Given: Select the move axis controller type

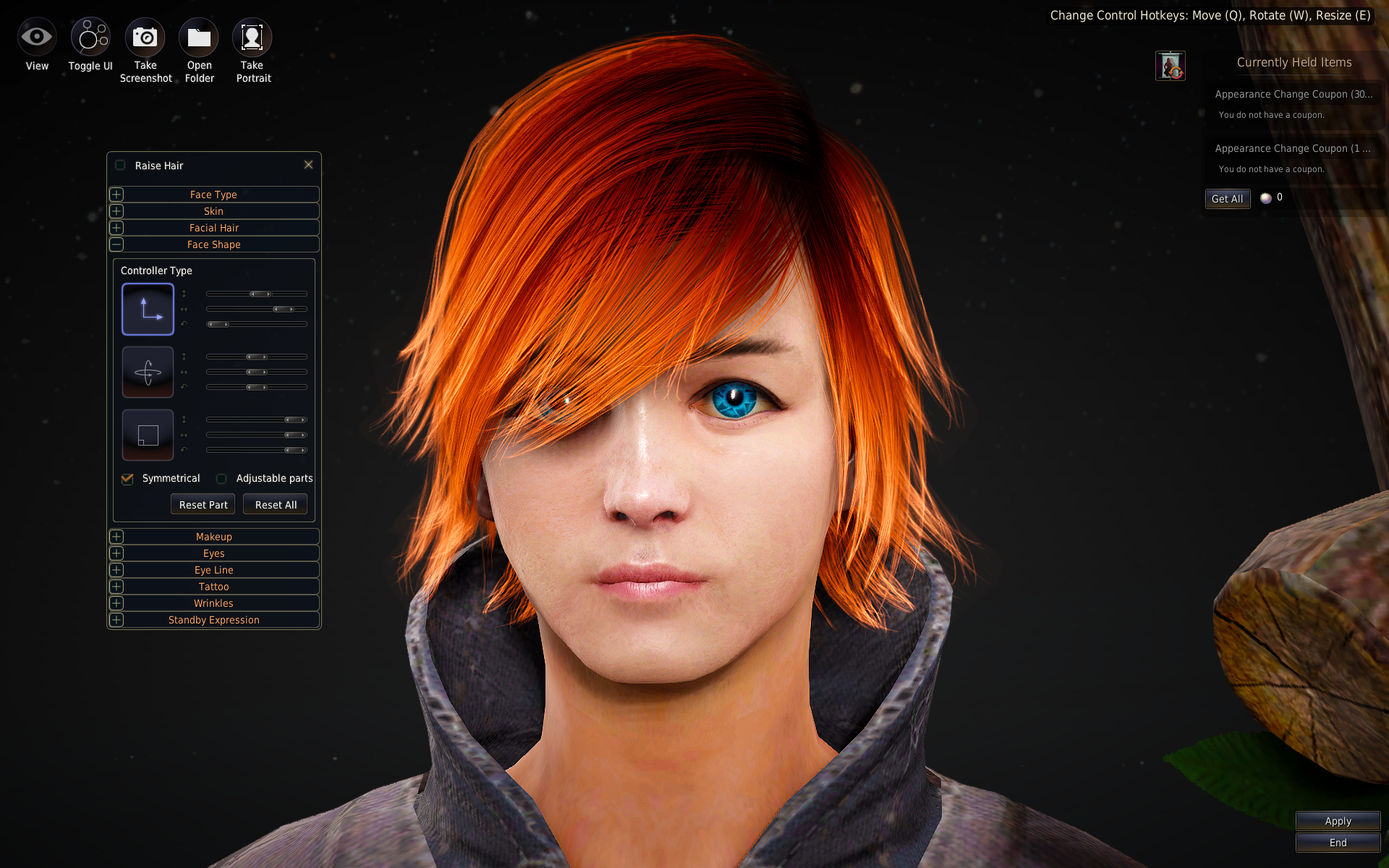Looking at the screenshot, I should pos(148,310).
